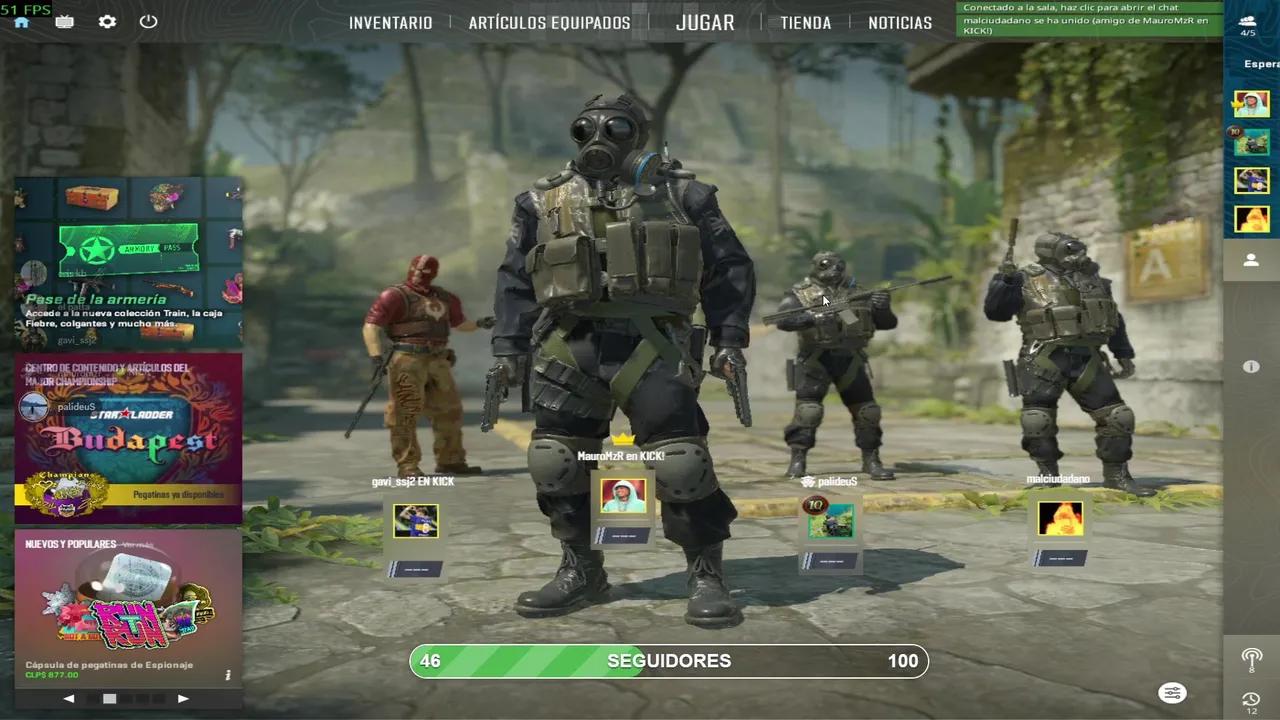
Task: Click the info 'i' icon on right sidebar
Action: click(x=1251, y=366)
